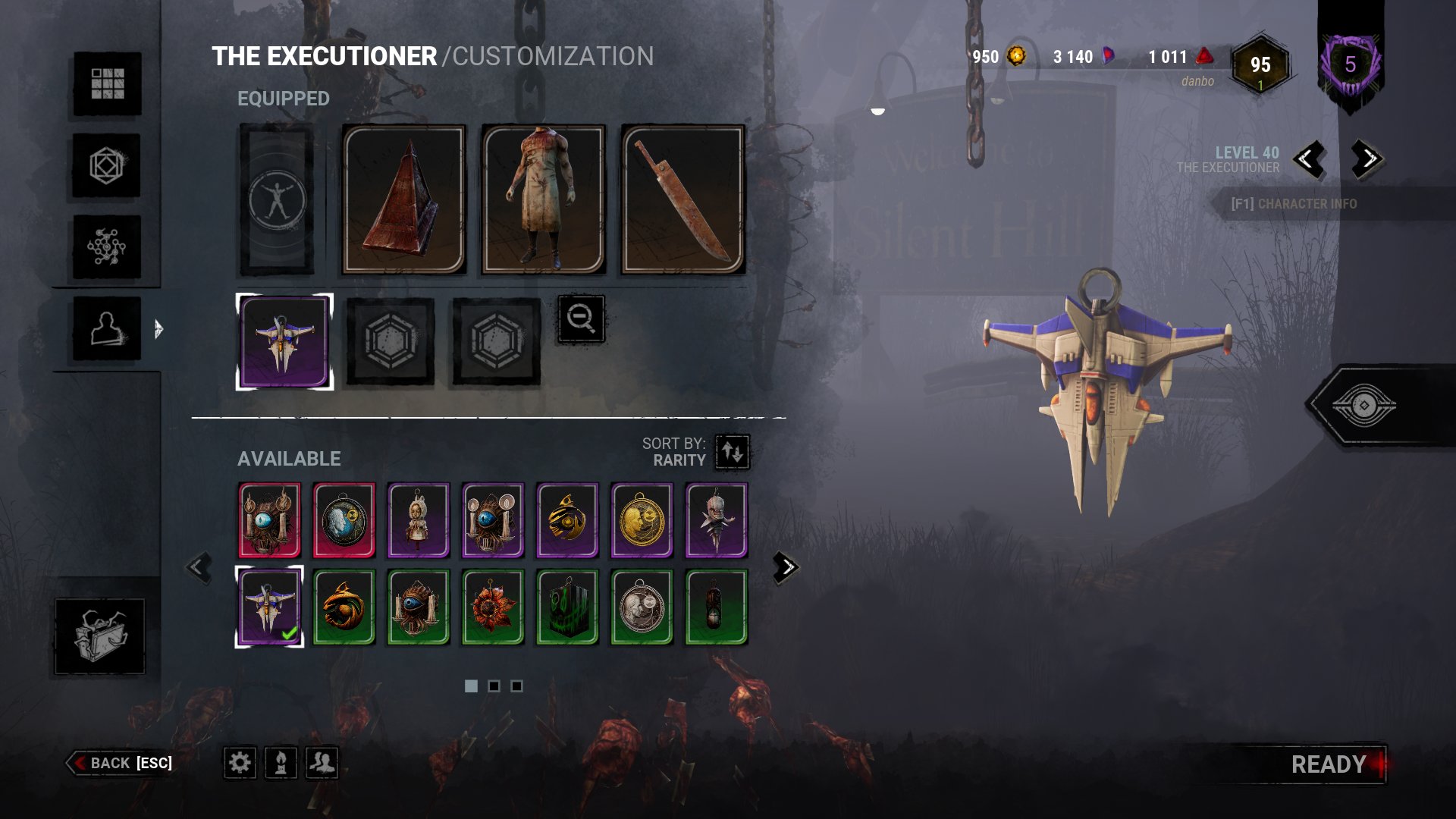Image resolution: width=1456 pixels, height=819 pixels.
Task: Select the equipped pyramid head cosmetic
Action: (x=403, y=199)
